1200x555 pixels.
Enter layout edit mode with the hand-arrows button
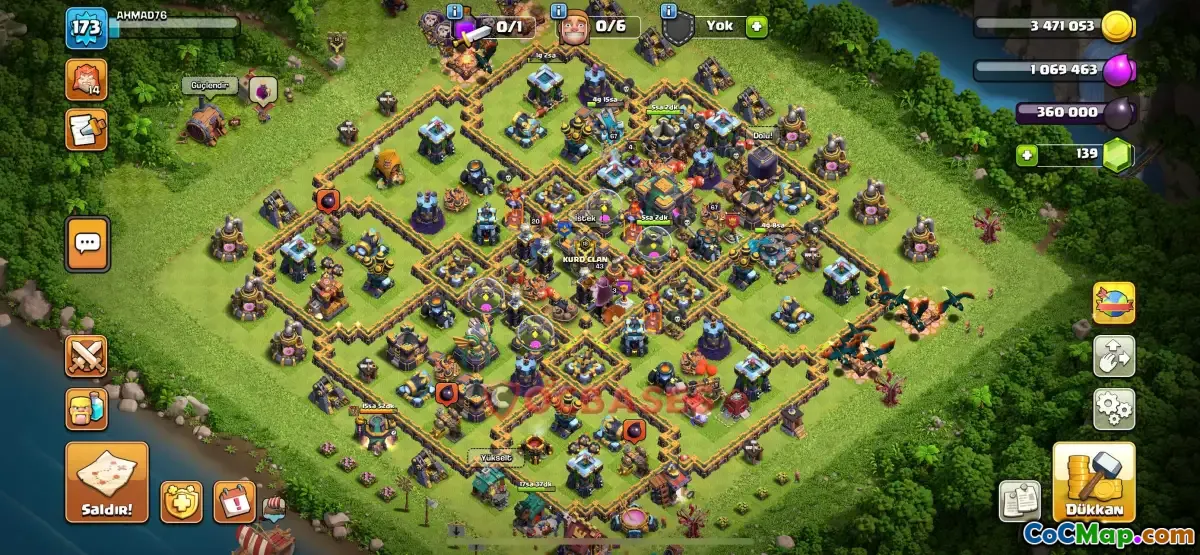(1113, 355)
